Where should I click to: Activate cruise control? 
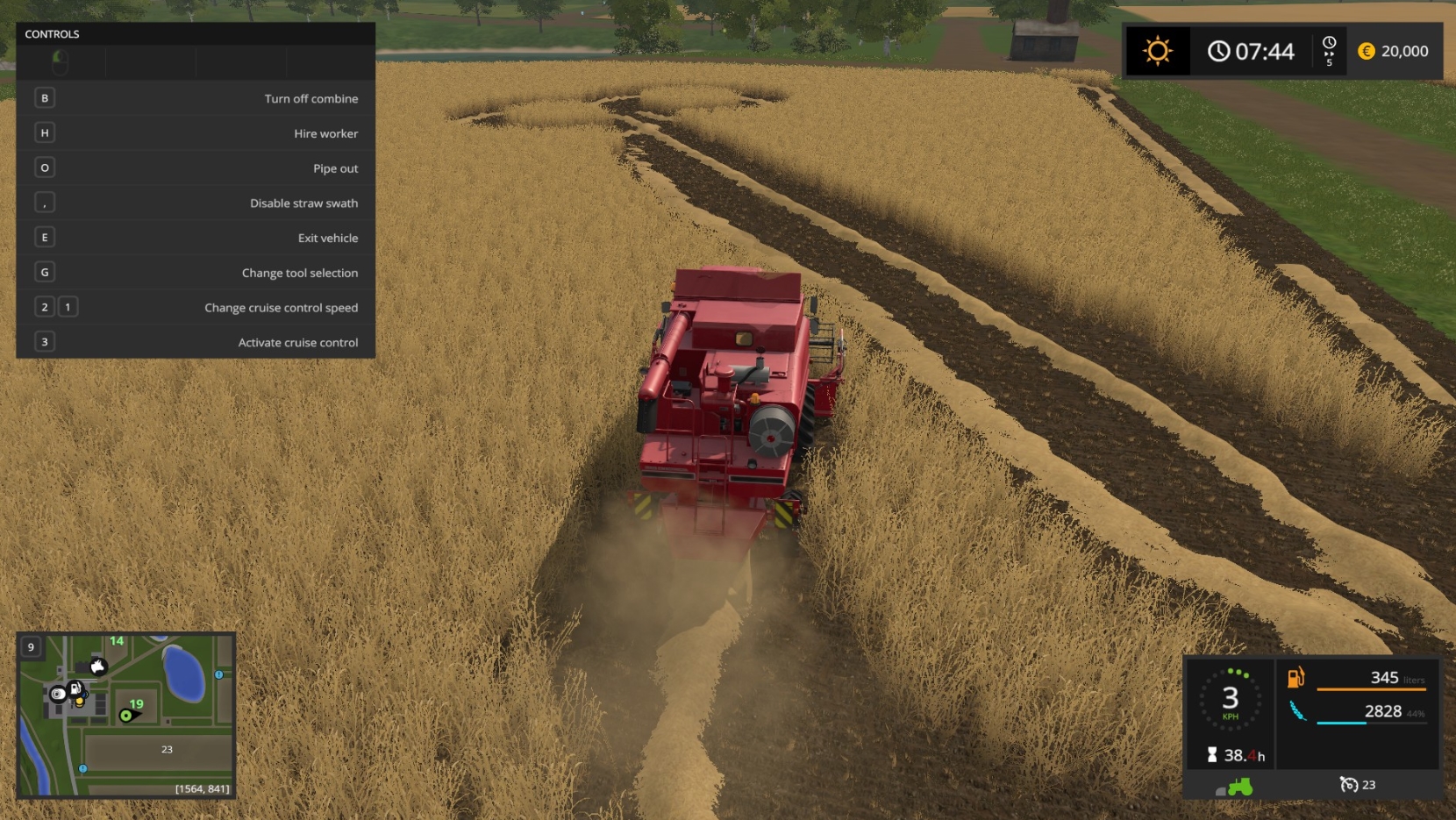tap(196, 342)
